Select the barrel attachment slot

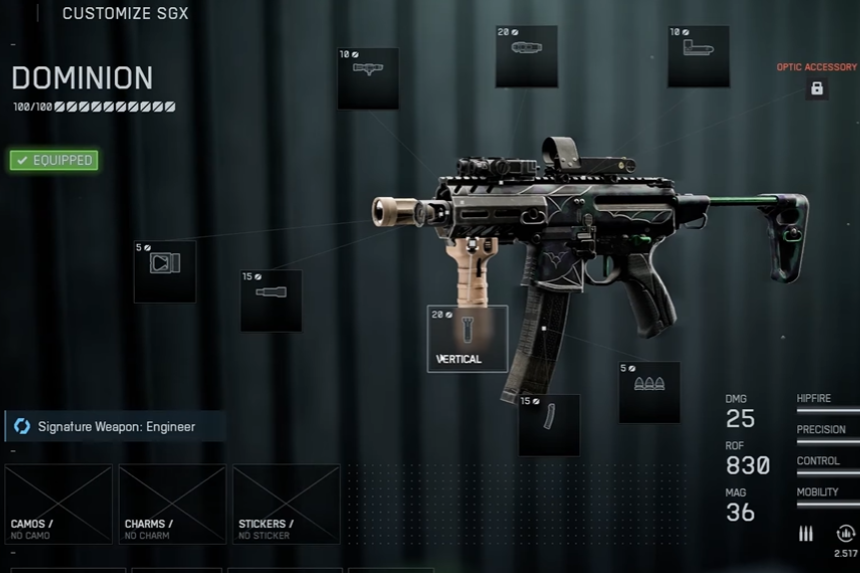(271, 300)
